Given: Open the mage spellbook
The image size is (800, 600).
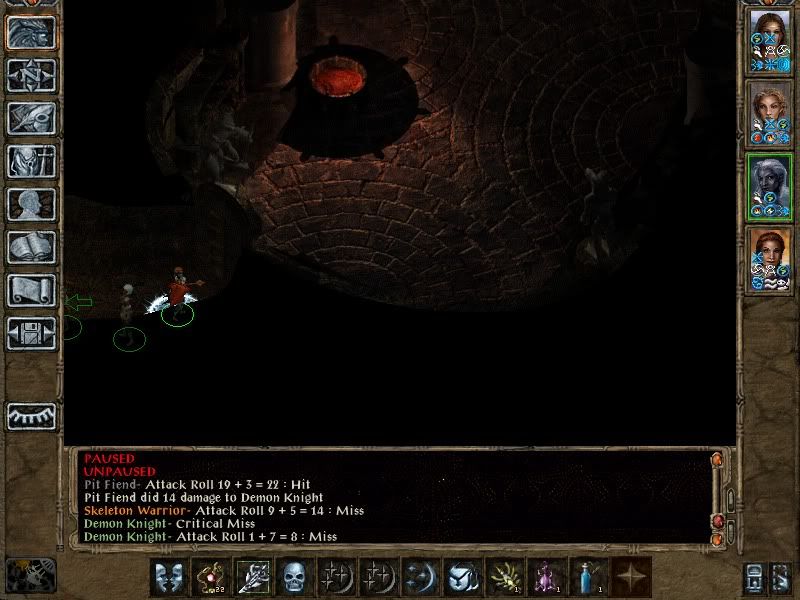Looking at the screenshot, I should 31,247.
